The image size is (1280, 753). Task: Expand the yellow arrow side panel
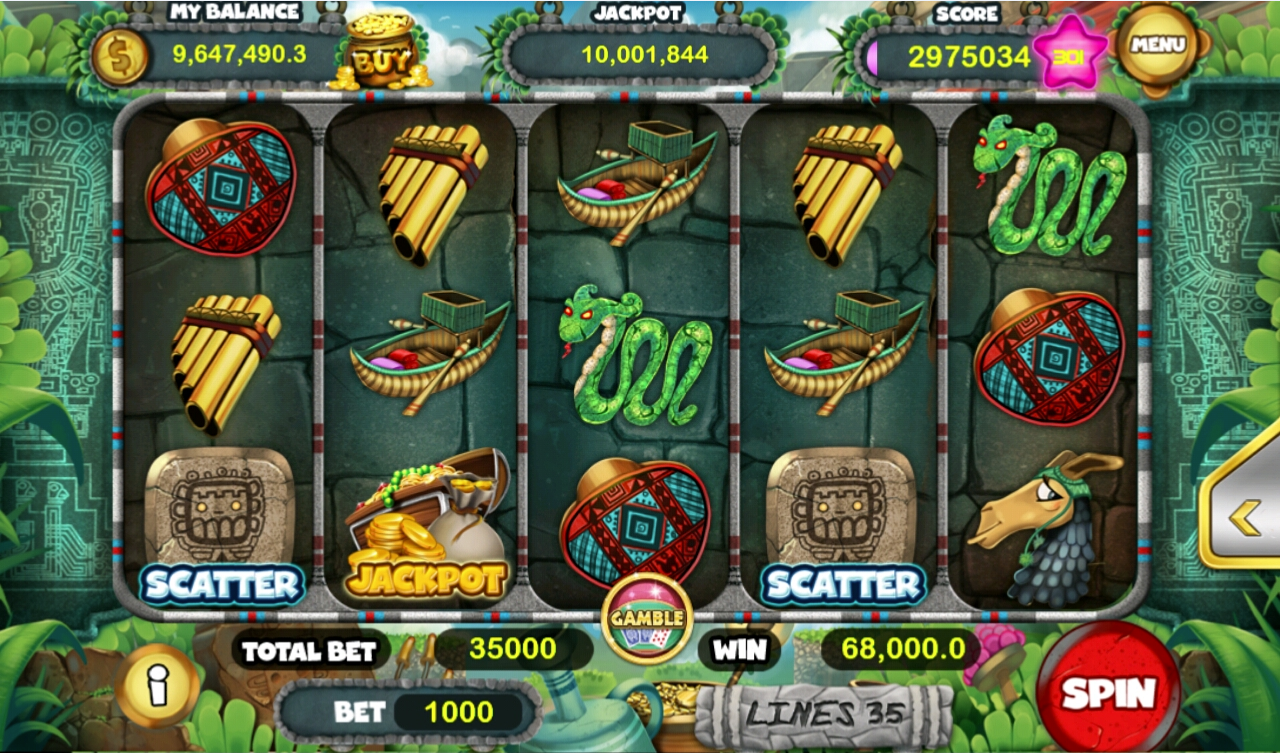[x=1243, y=517]
